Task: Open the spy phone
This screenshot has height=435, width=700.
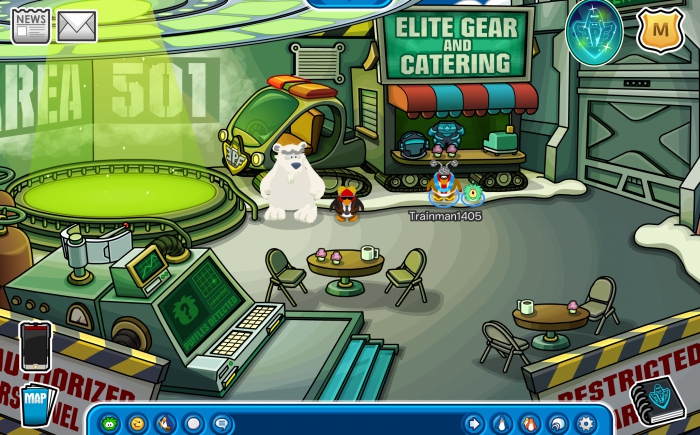Action: 35,346
